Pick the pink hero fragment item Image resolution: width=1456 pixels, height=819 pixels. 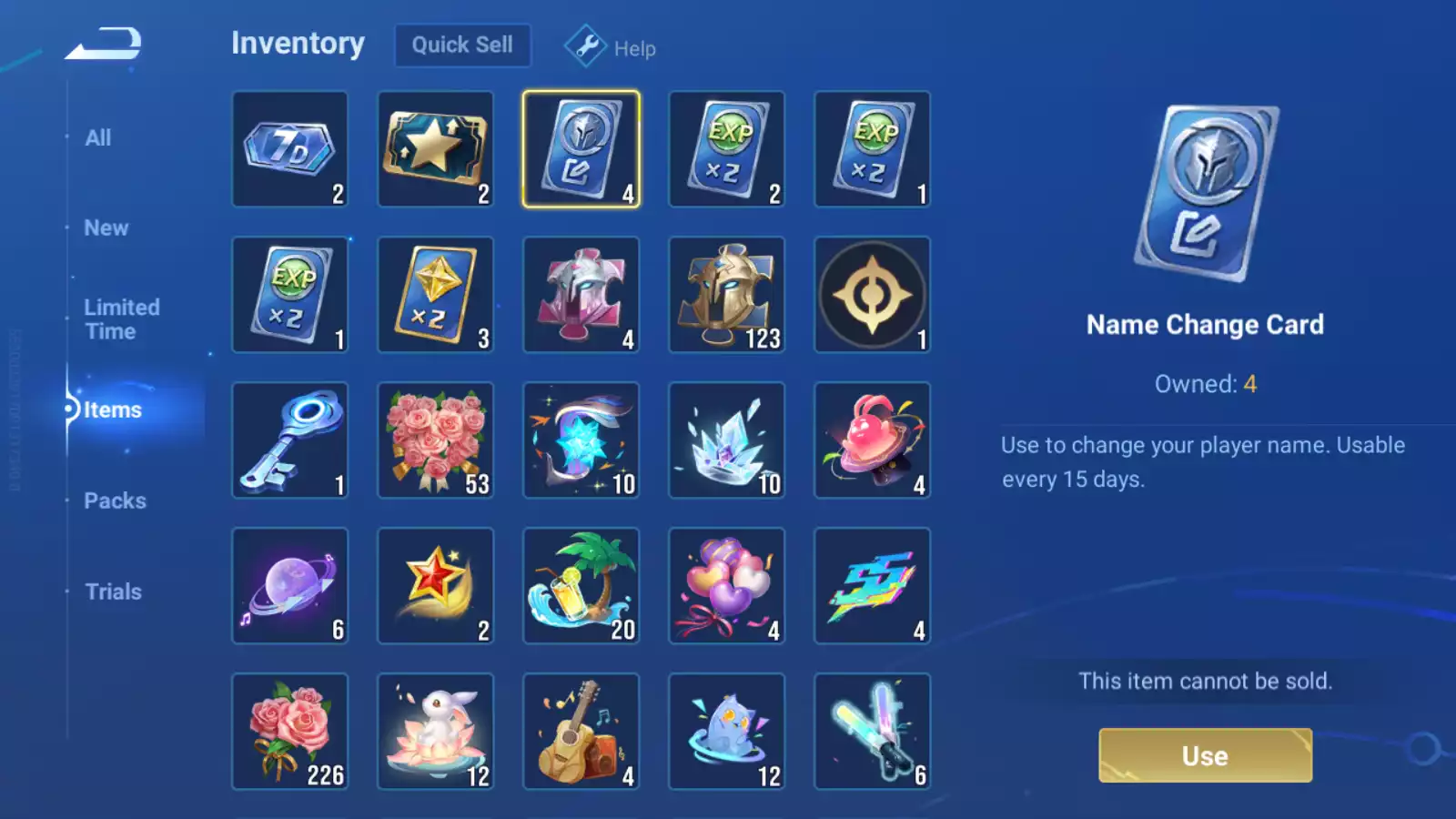point(581,295)
